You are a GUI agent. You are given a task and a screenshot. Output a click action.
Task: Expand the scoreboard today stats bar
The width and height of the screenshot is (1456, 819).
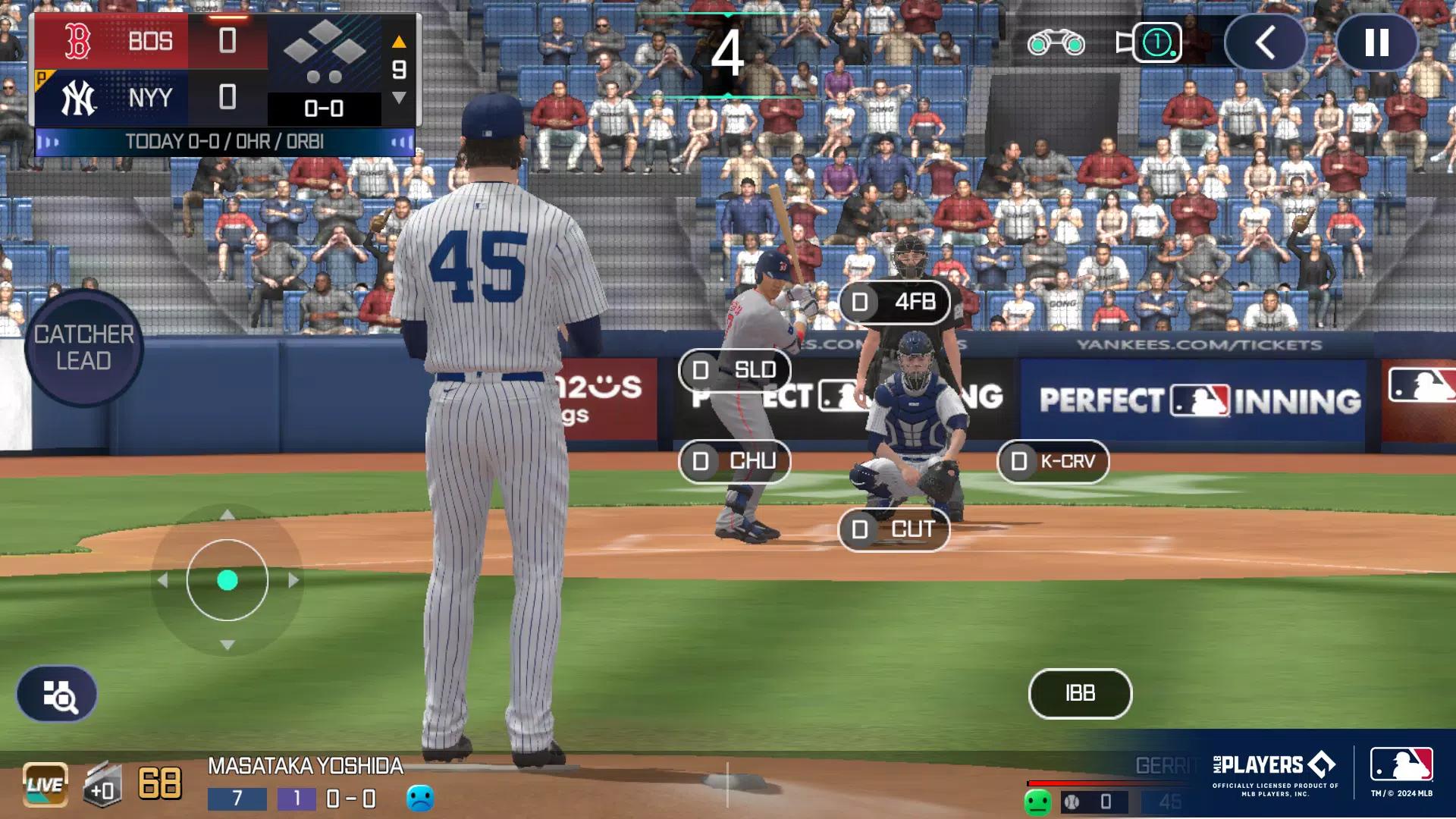click(x=224, y=142)
